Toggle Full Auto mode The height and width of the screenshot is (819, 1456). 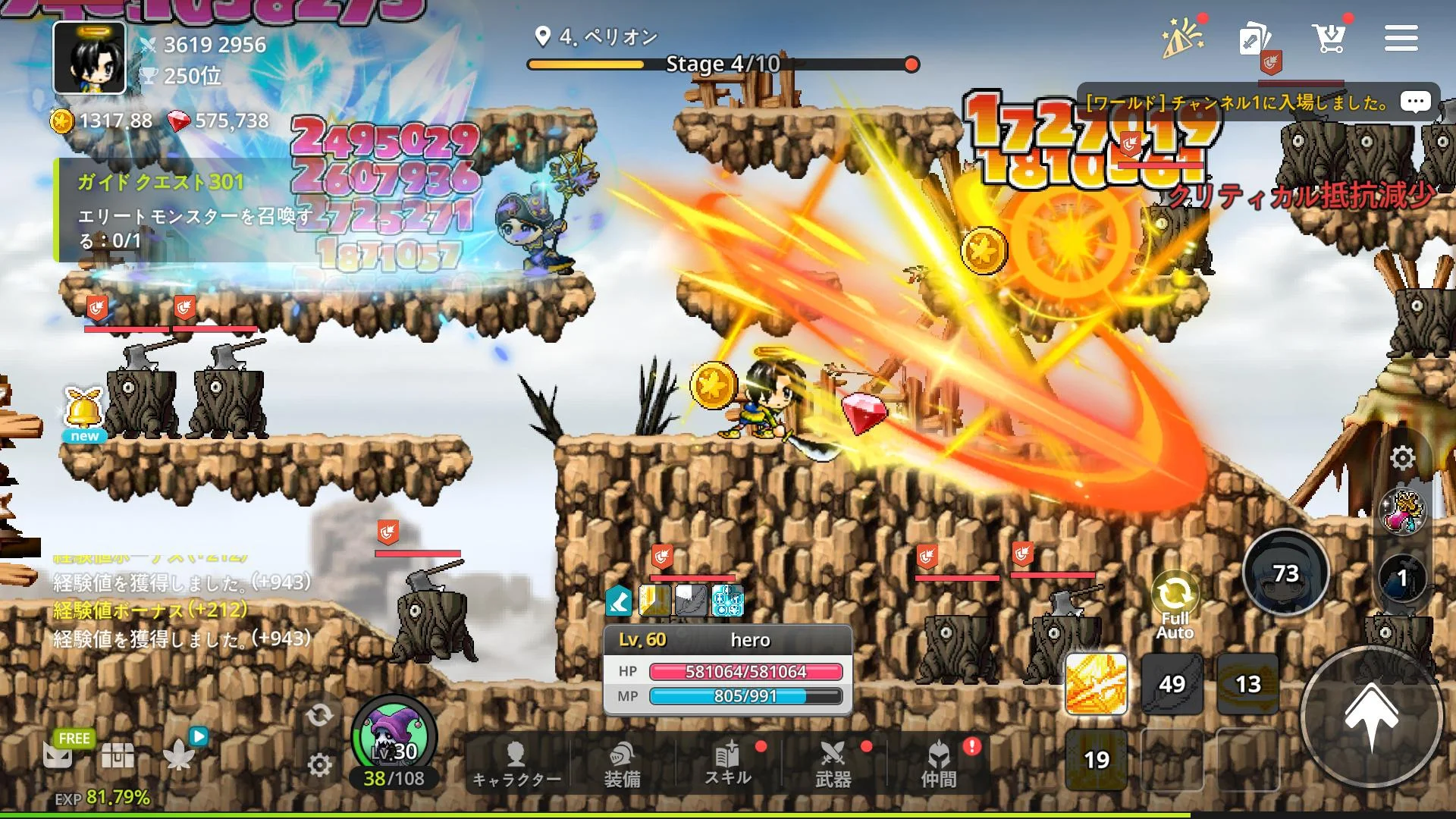[1174, 606]
